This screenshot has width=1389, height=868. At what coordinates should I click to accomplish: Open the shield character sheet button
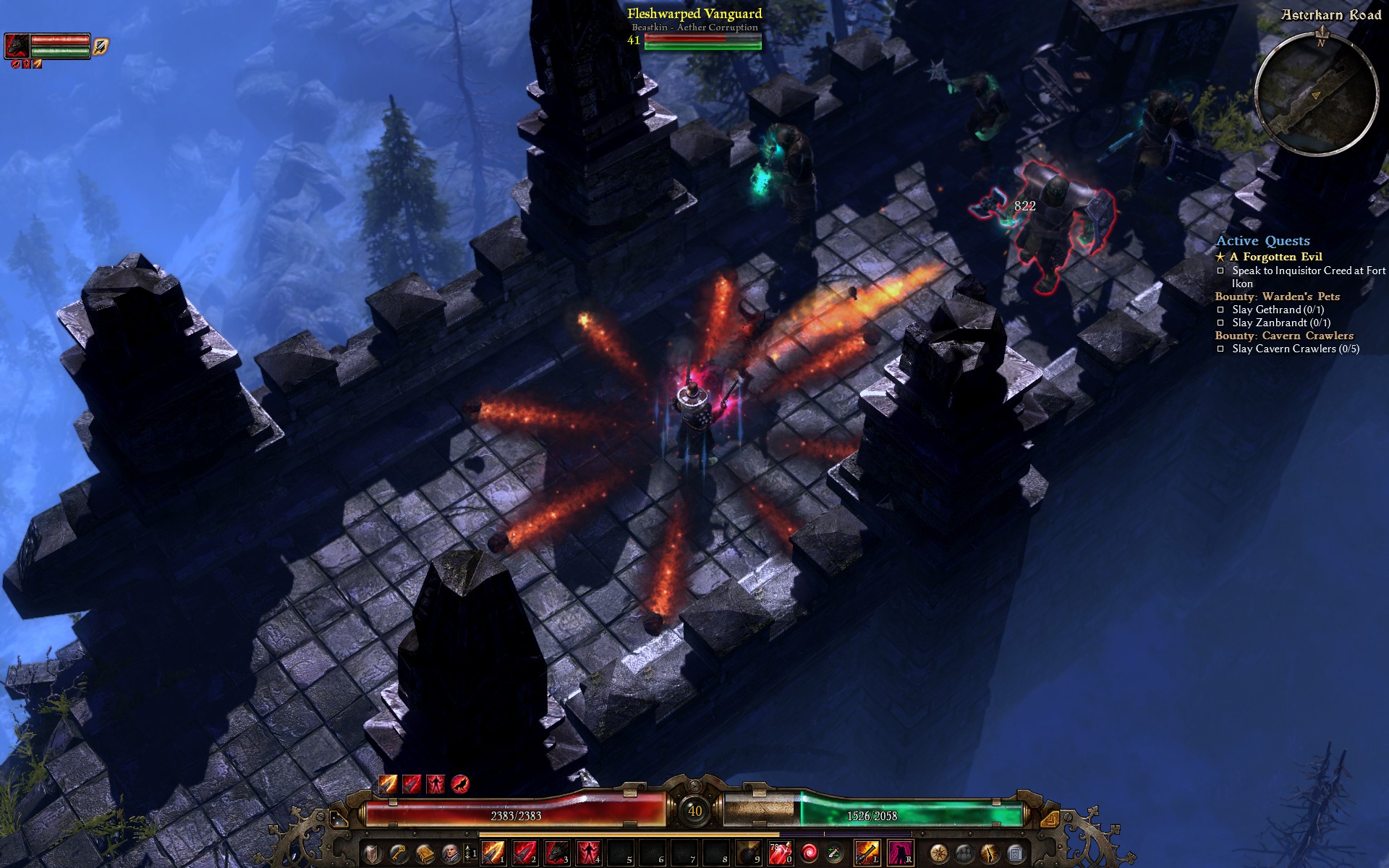372,854
